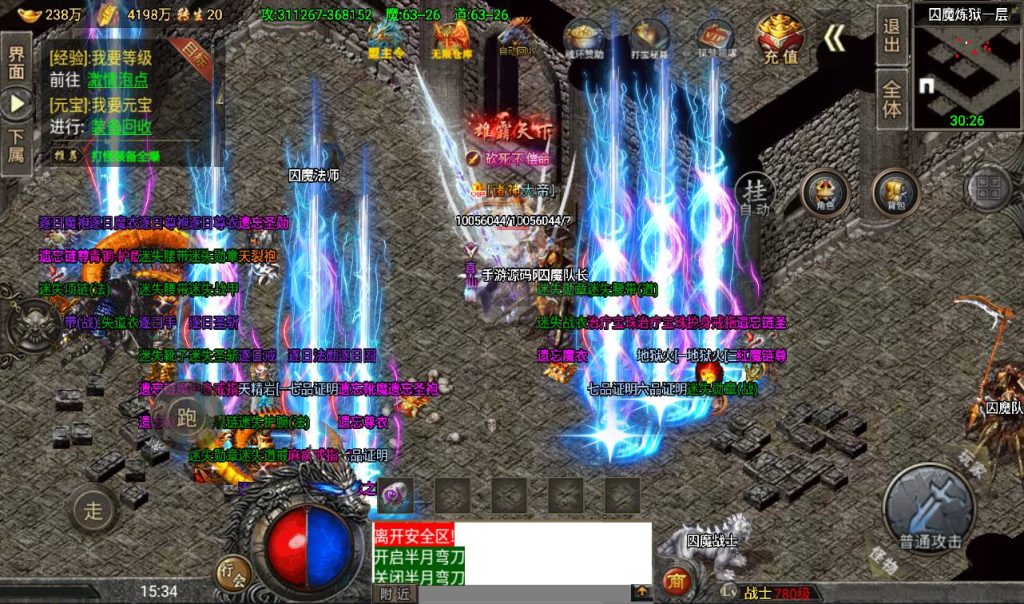
Task: Select the 全体 button
Action: 891,97
